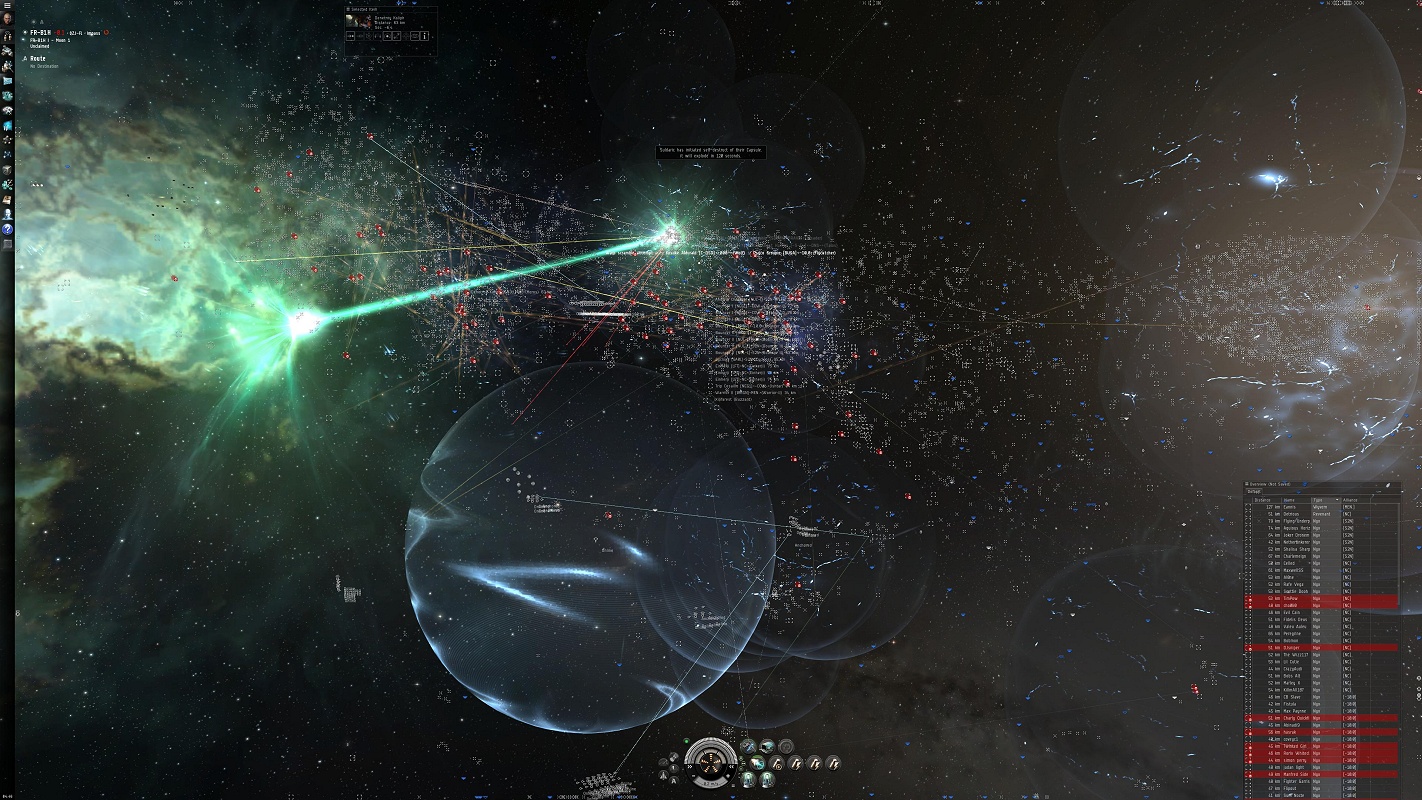Sort overview by Distance column
The width and height of the screenshot is (1422, 800).
pos(1264,500)
